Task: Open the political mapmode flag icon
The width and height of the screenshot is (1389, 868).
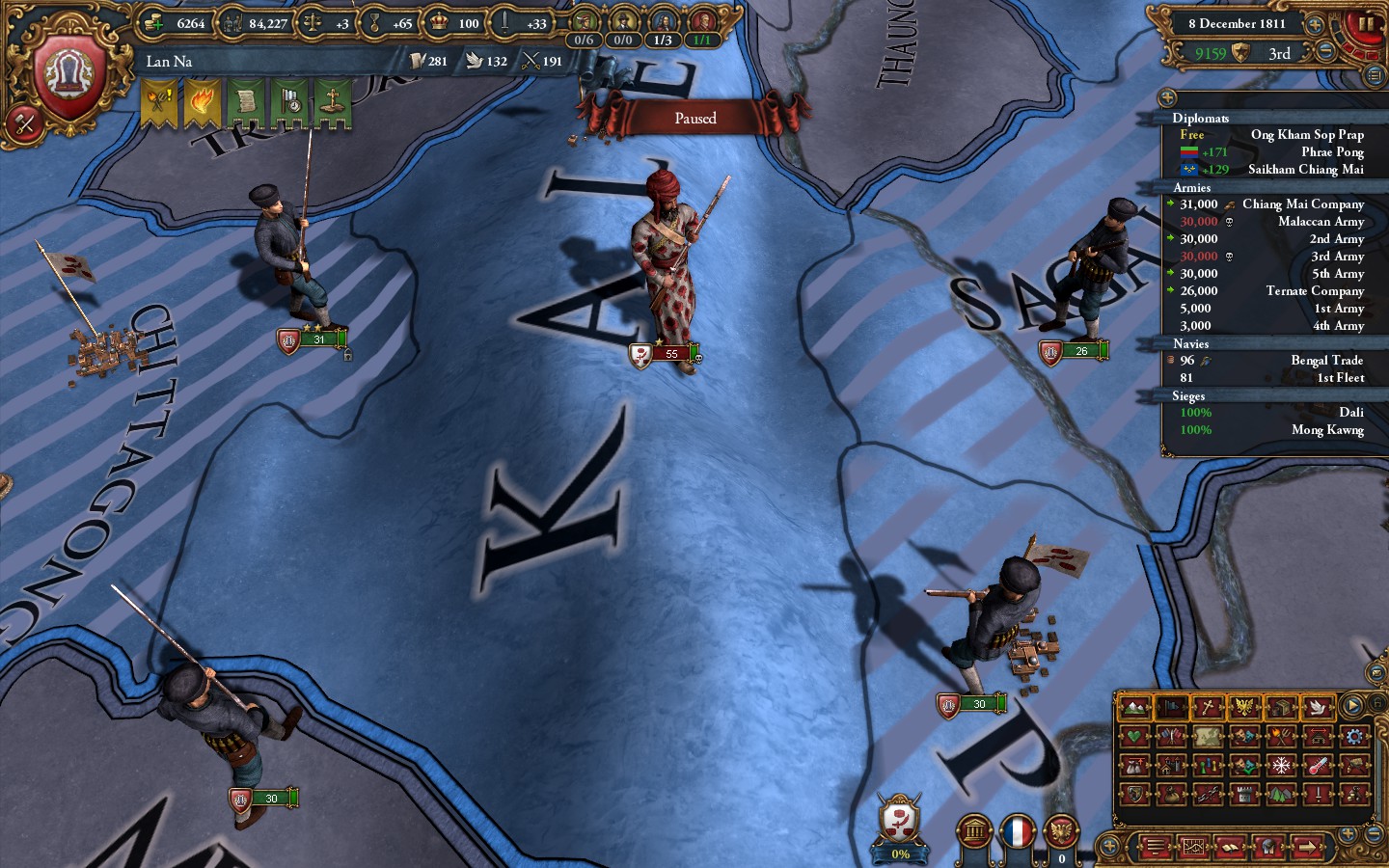Action: (x=1170, y=708)
